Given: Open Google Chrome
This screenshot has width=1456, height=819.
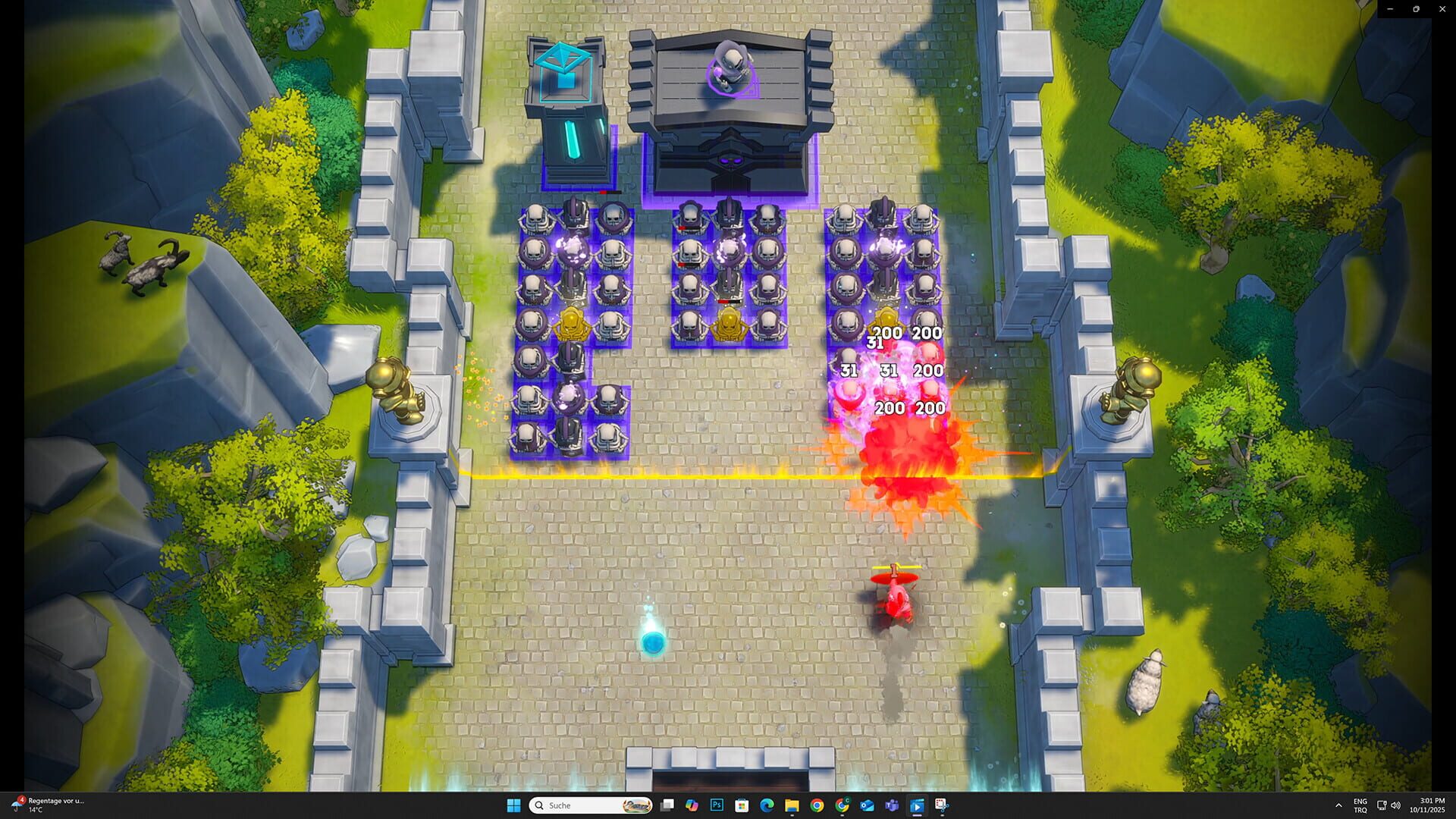Looking at the screenshot, I should tap(817, 806).
